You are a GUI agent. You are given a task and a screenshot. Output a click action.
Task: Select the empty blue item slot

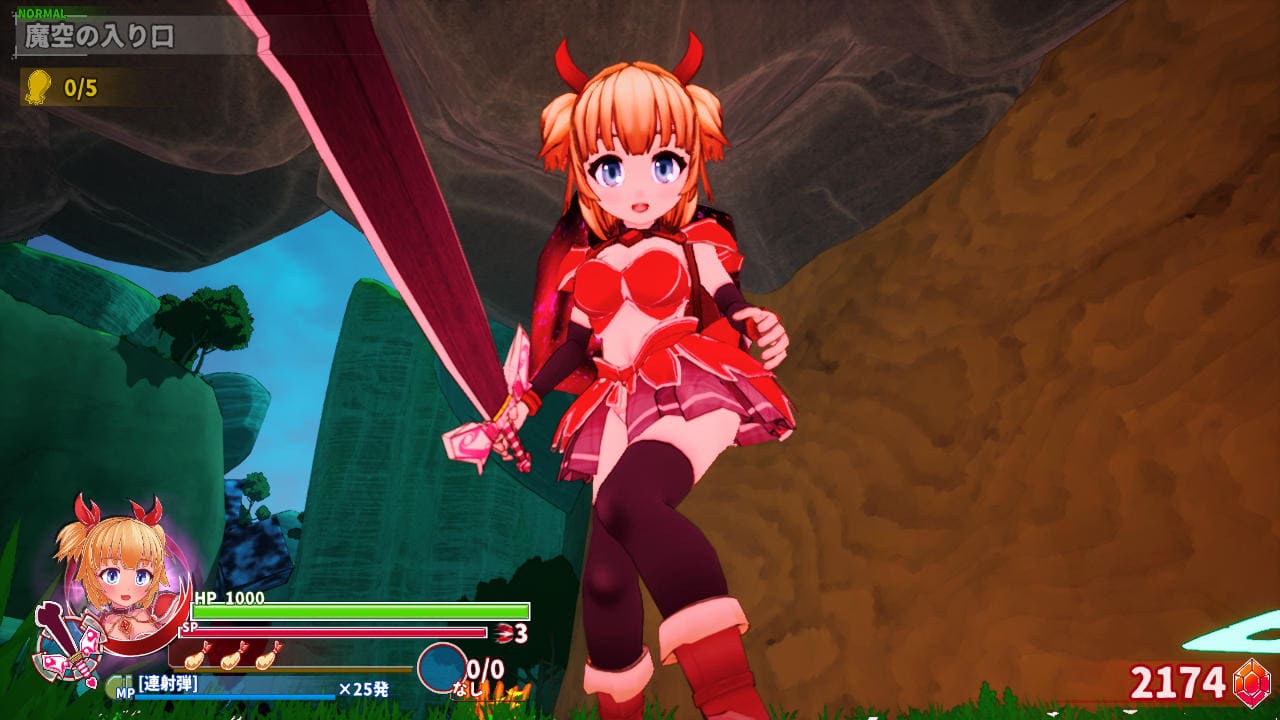[x=441, y=667]
